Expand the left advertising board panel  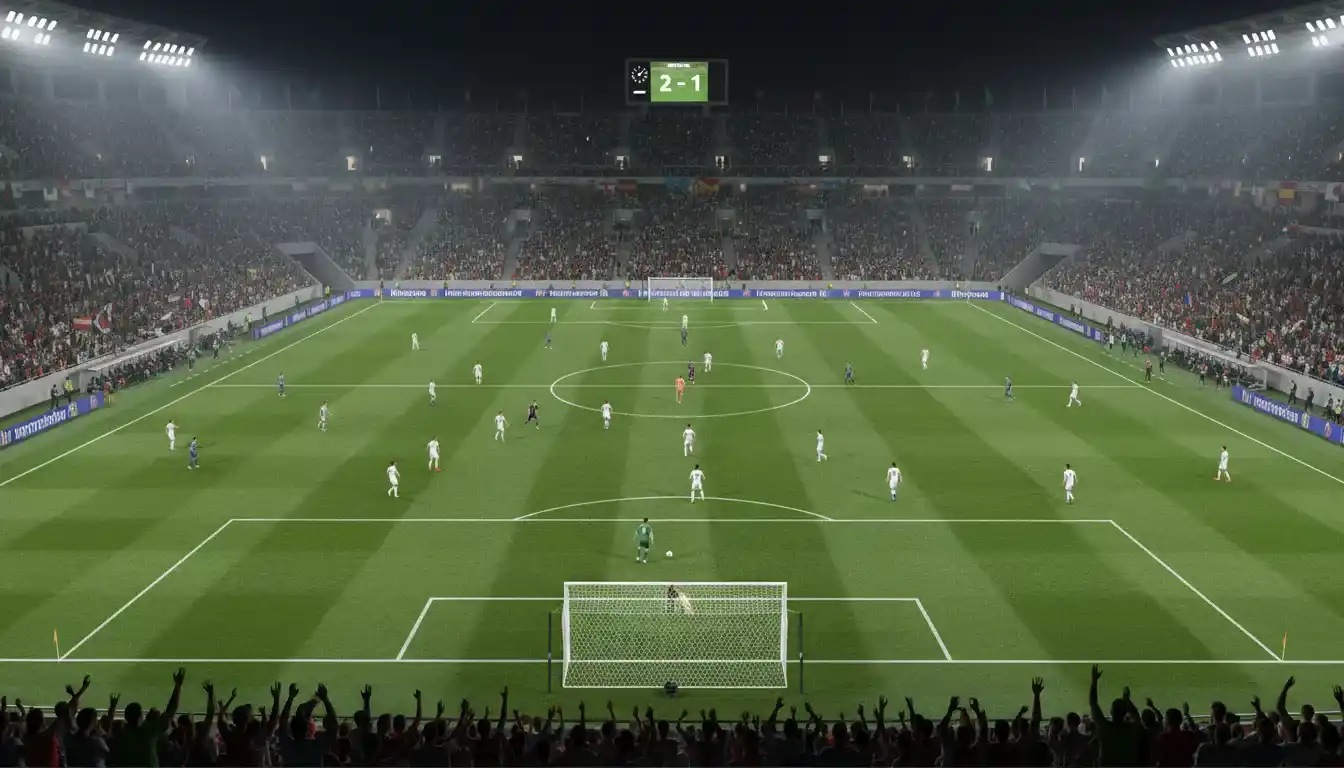(x=45, y=425)
